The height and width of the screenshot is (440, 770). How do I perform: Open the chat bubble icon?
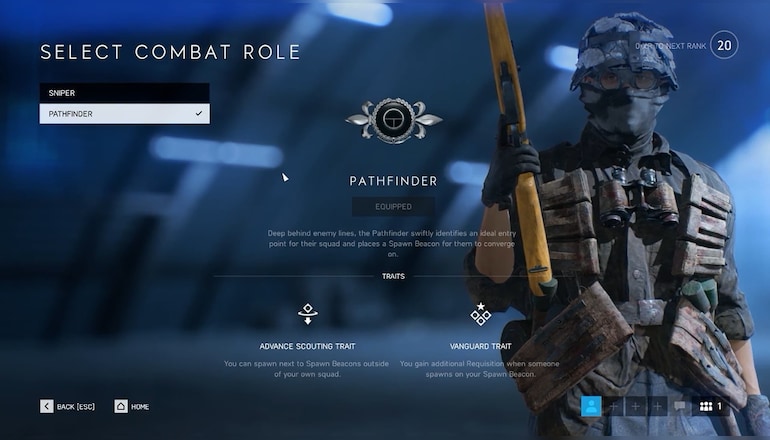pos(680,406)
